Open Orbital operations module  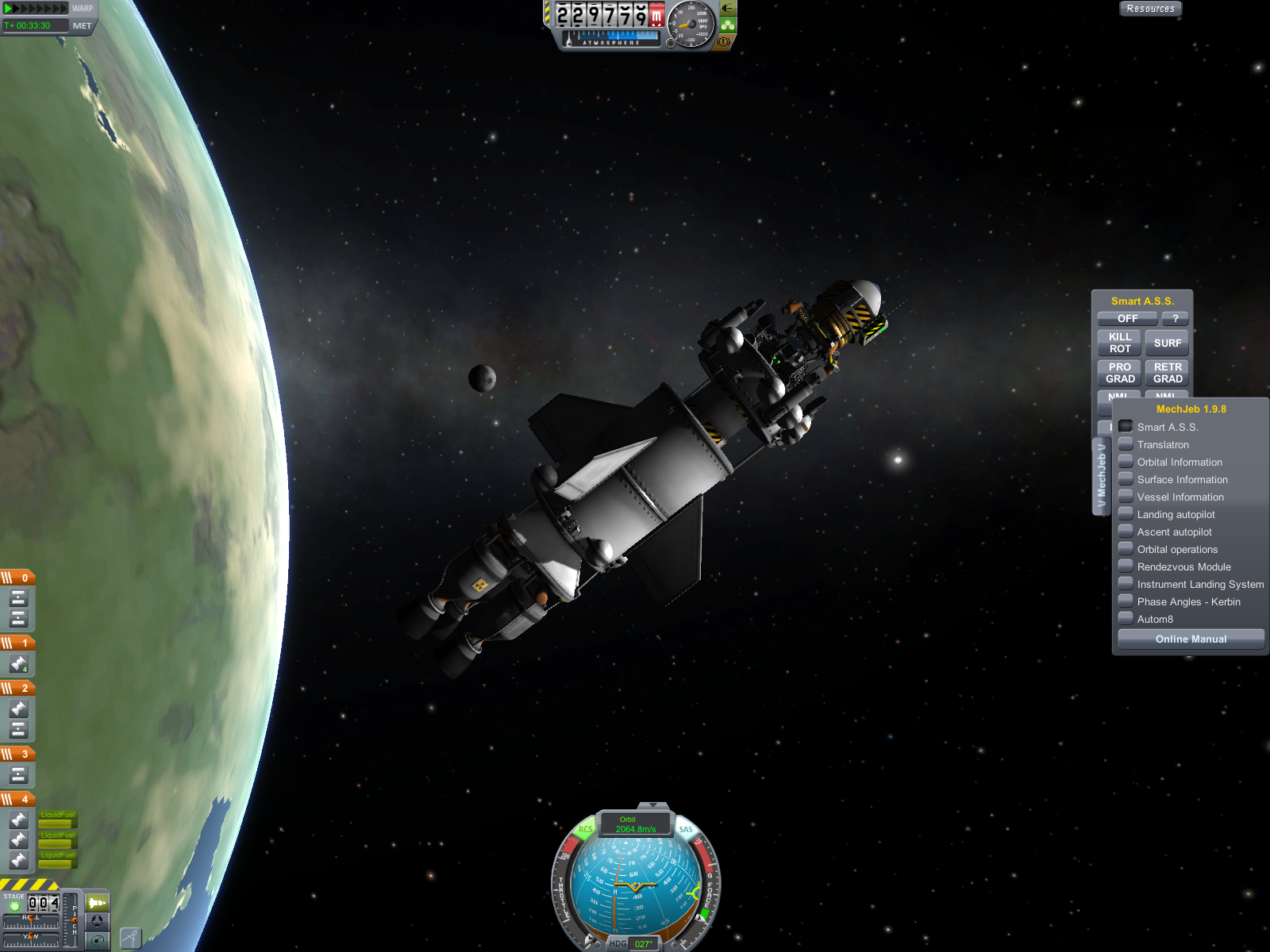pos(1126,549)
